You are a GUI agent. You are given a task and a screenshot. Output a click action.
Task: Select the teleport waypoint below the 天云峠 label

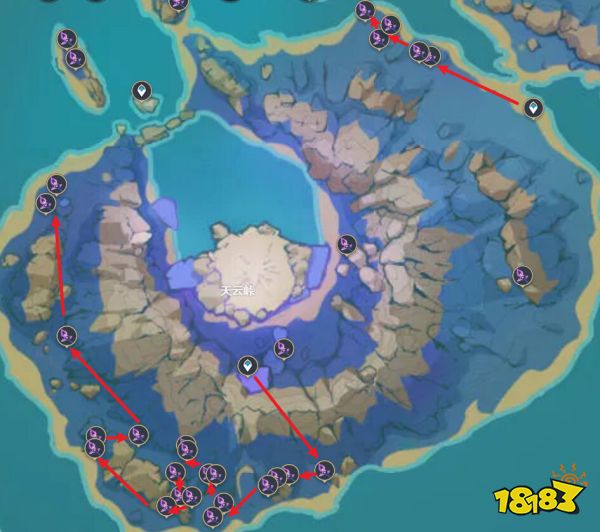click(x=247, y=366)
